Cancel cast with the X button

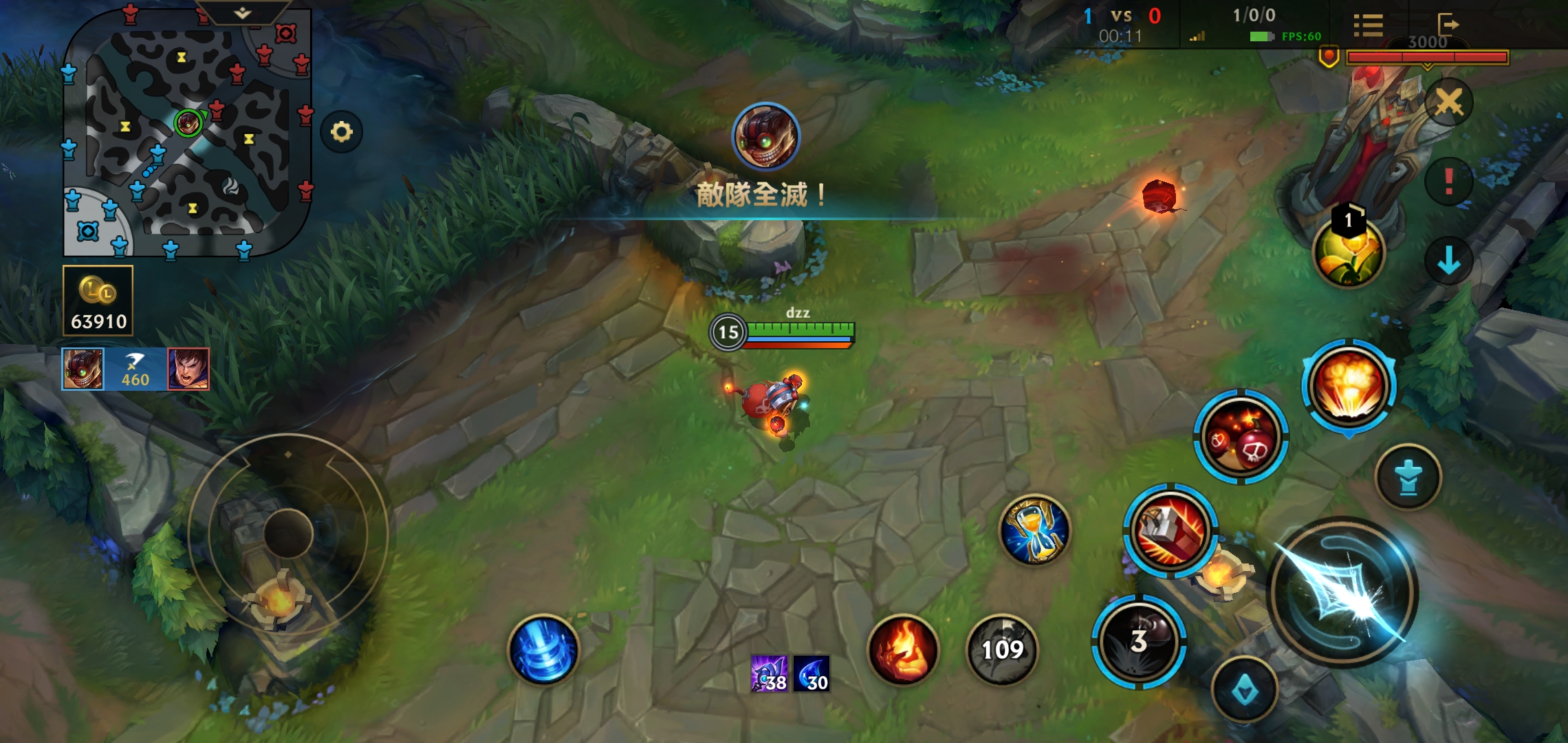[1448, 103]
